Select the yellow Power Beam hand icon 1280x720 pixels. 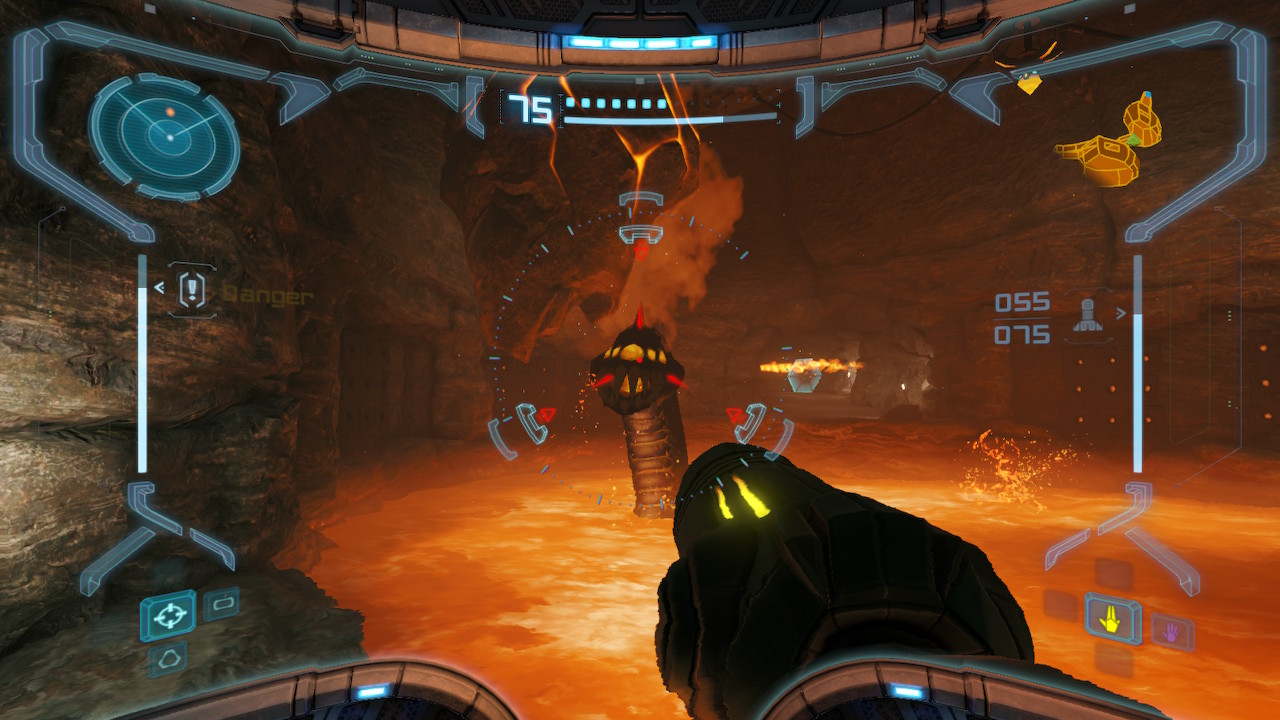1110,621
